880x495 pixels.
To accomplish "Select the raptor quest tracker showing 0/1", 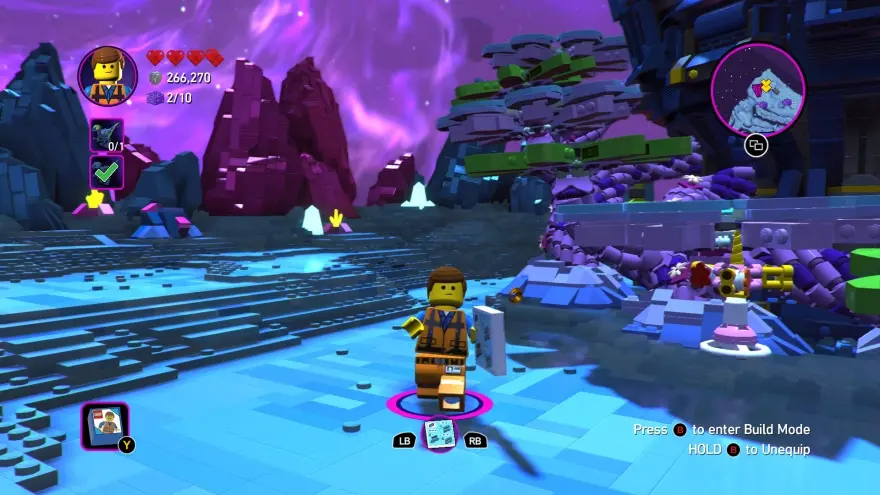I will click(107, 134).
